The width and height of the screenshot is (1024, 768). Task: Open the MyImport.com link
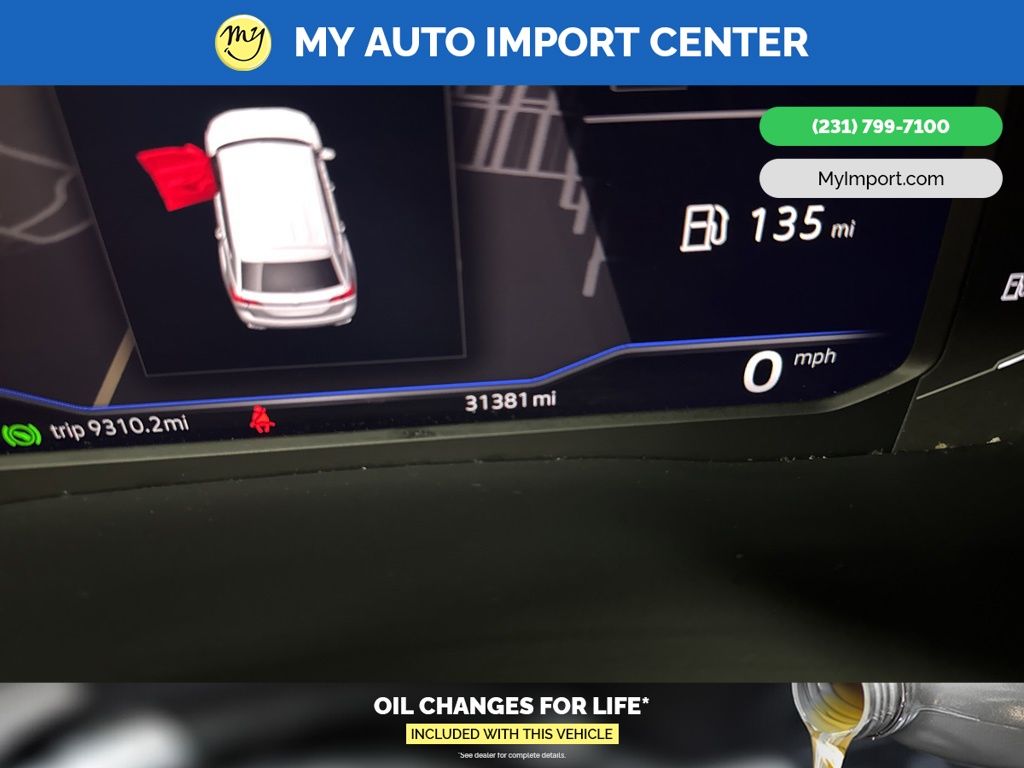(x=880, y=179)
